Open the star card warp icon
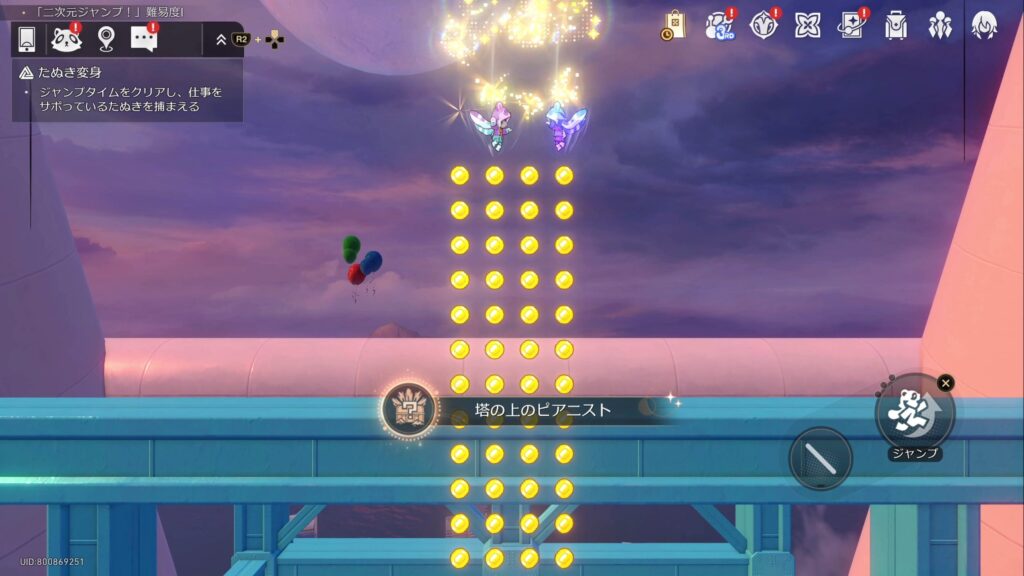This screenshot has height=576, width=1024. (852, 26)
